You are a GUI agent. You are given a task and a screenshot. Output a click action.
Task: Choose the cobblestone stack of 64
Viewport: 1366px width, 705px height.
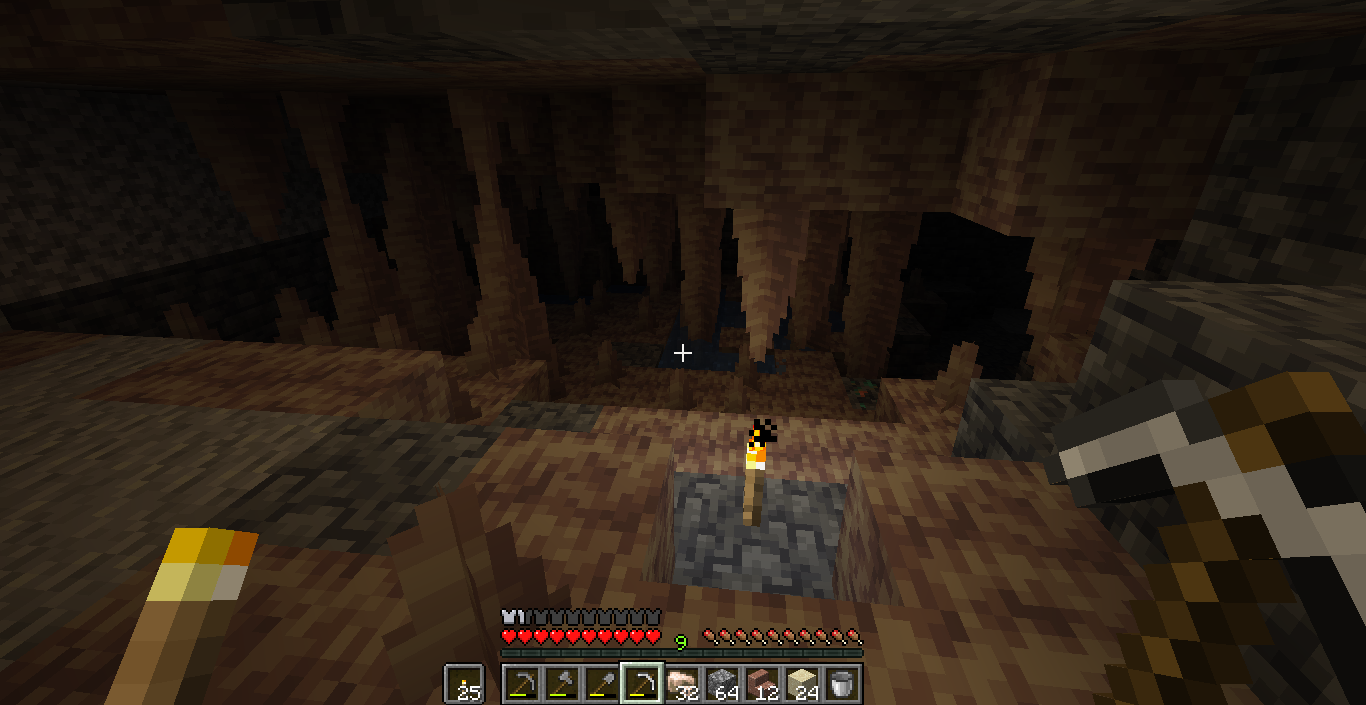click(722, 684)
